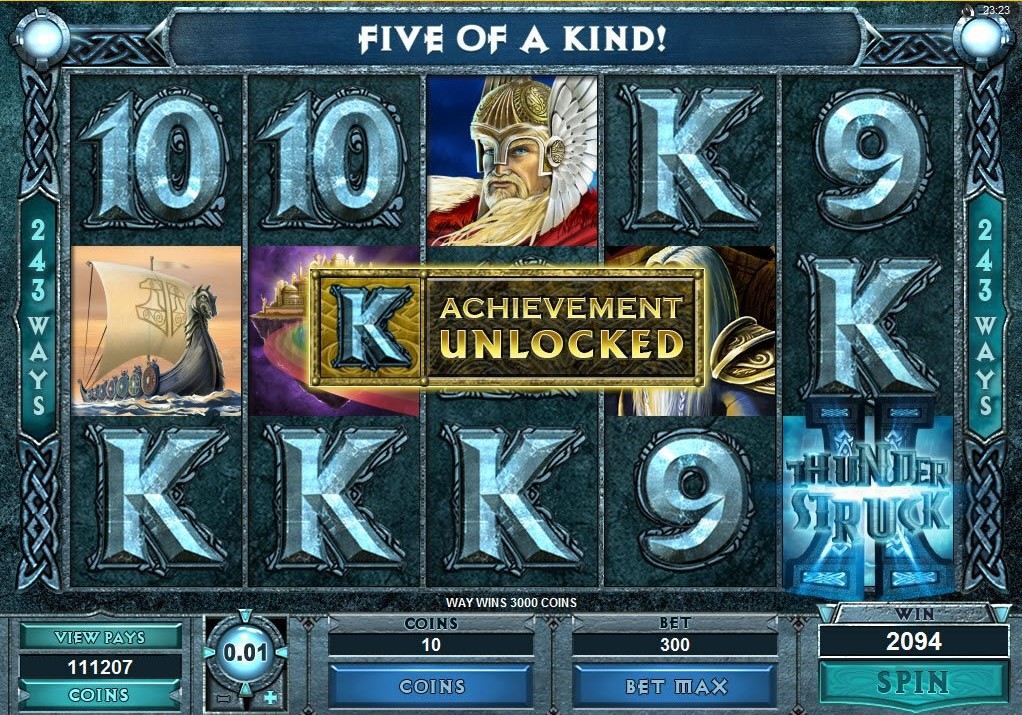Viewport: 1022px width, 715px height.
Task: Click the teal Coins button below the balance
Action: (100, 694)
